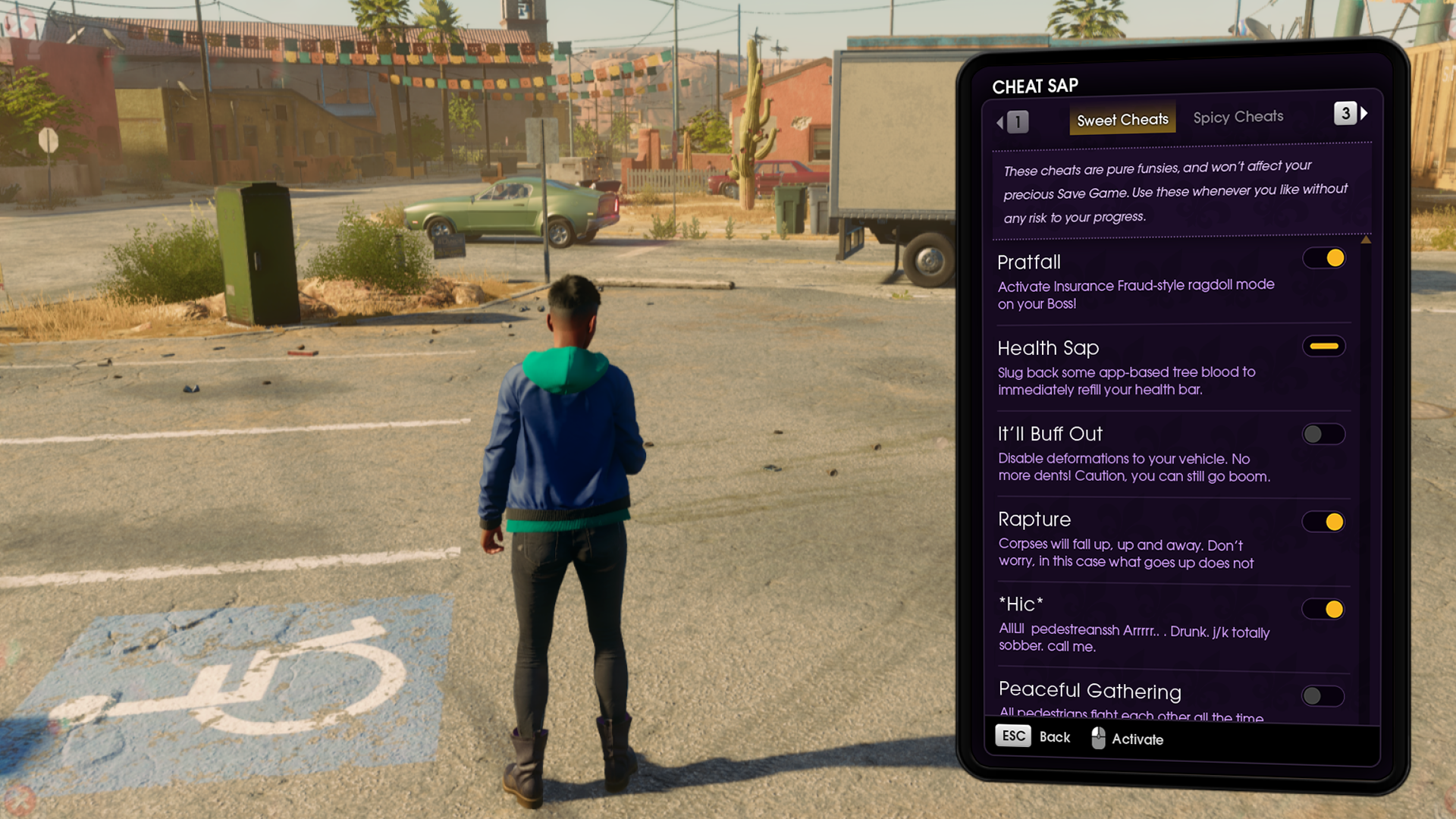Activate the Health Sap cheat
Screen dimensions: 1456x819
tap(1324, 347)
